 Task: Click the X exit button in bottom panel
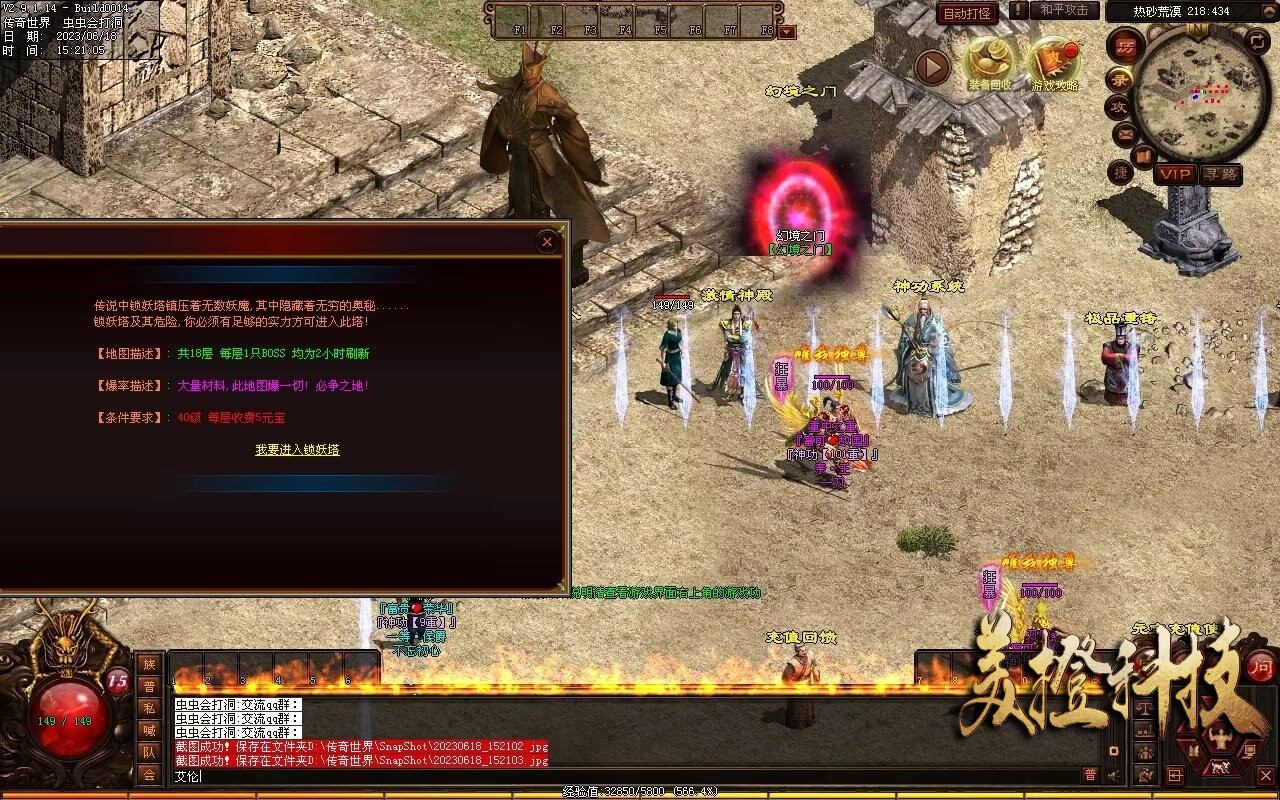click(x=1265, y=775)
